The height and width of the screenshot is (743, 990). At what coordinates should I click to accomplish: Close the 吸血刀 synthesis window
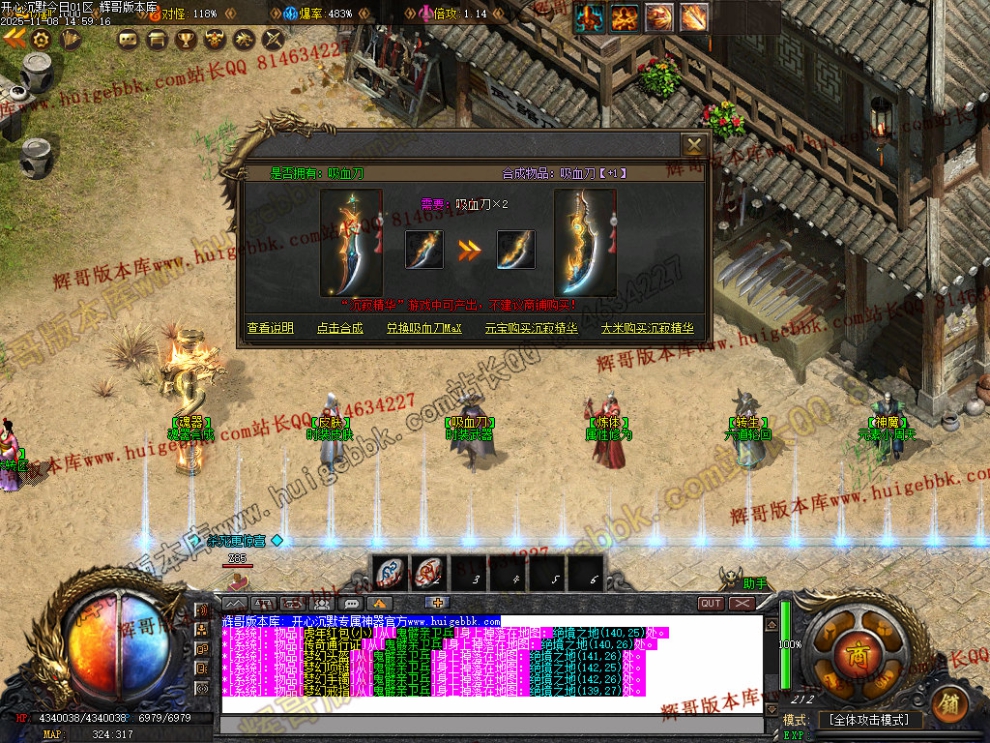693,145
